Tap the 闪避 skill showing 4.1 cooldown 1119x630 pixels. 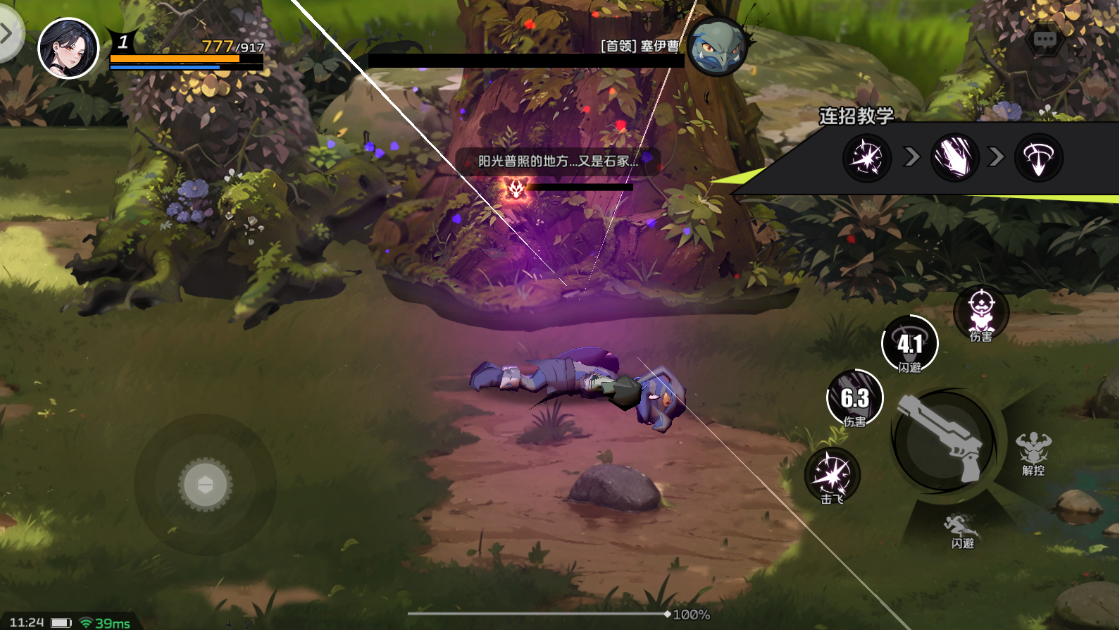[910, 343]
